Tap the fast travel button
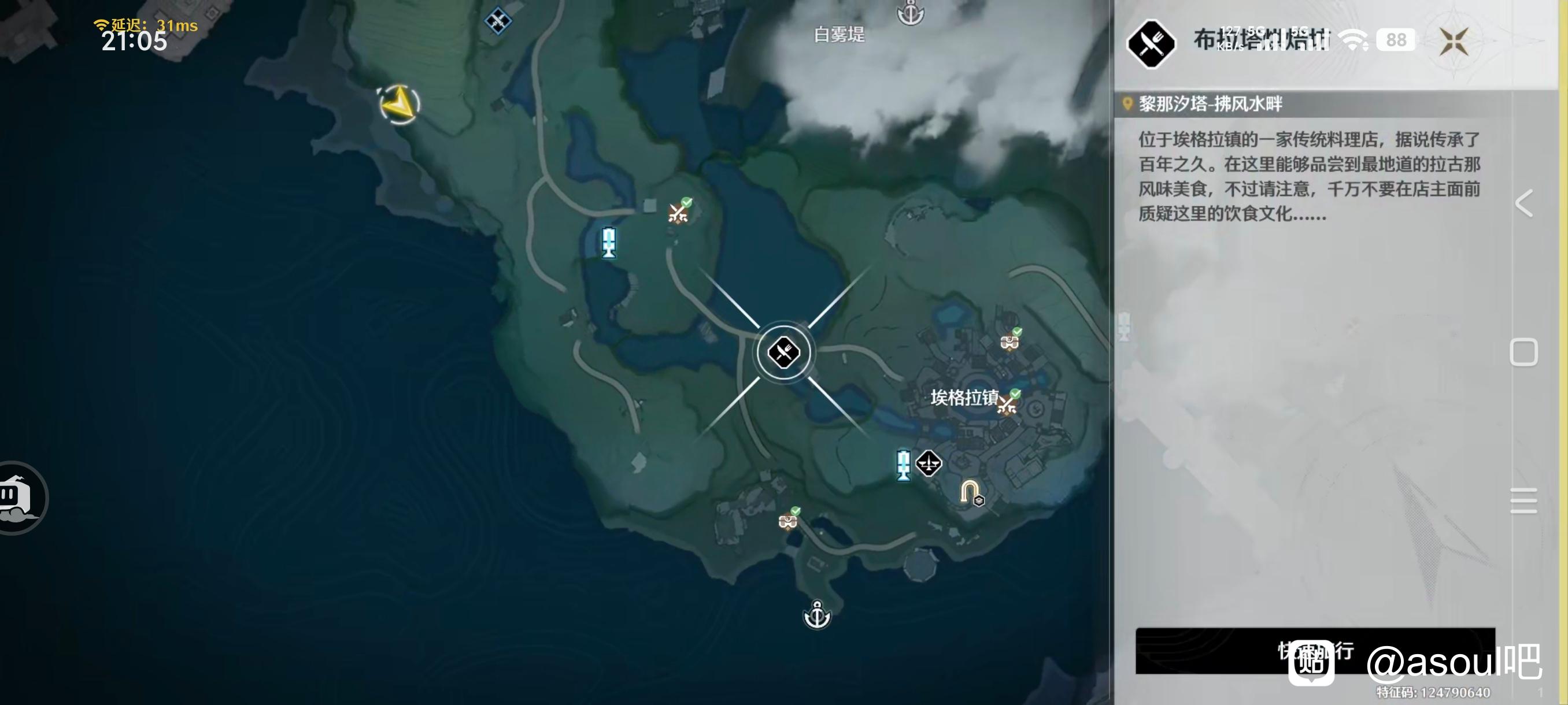Screen dimensions: 1568x705 click(x=1315, y=650)
